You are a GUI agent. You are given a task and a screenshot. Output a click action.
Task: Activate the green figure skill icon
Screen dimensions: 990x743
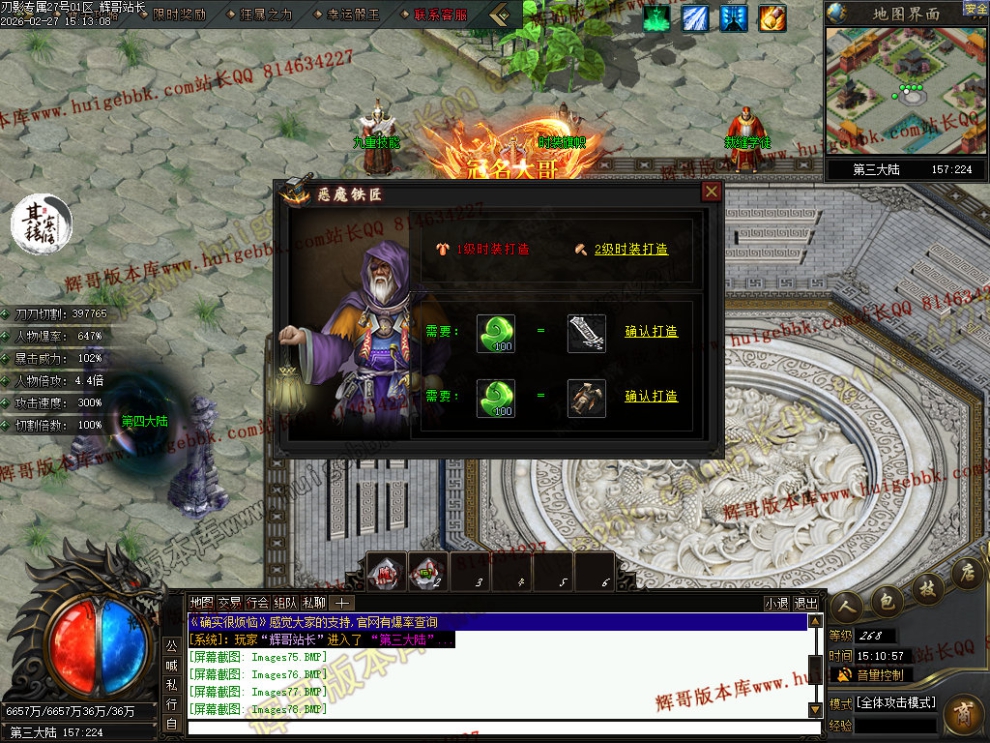pyautogui.click(x=656, y=18)
